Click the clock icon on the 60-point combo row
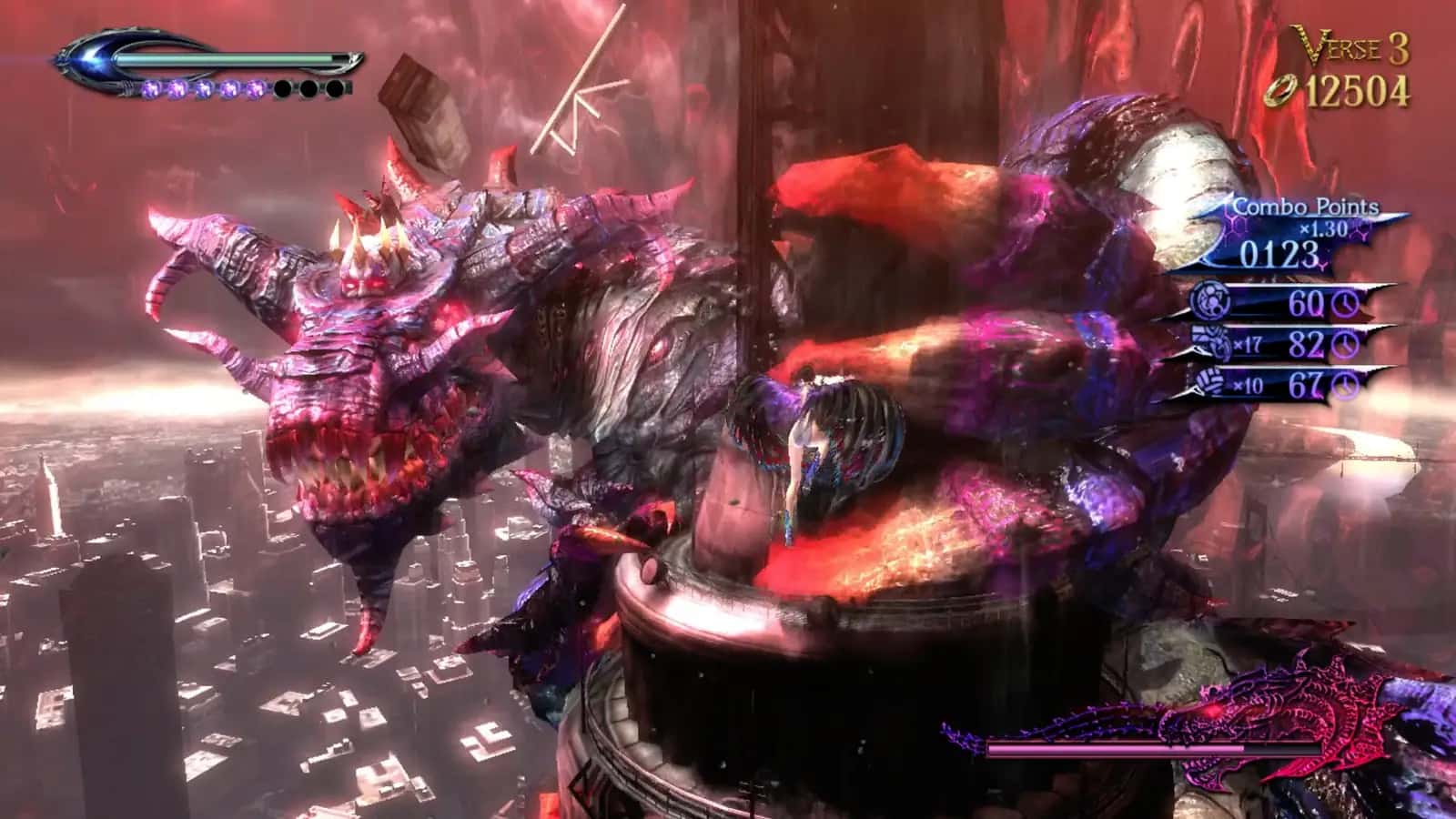 coord(1345,303)
